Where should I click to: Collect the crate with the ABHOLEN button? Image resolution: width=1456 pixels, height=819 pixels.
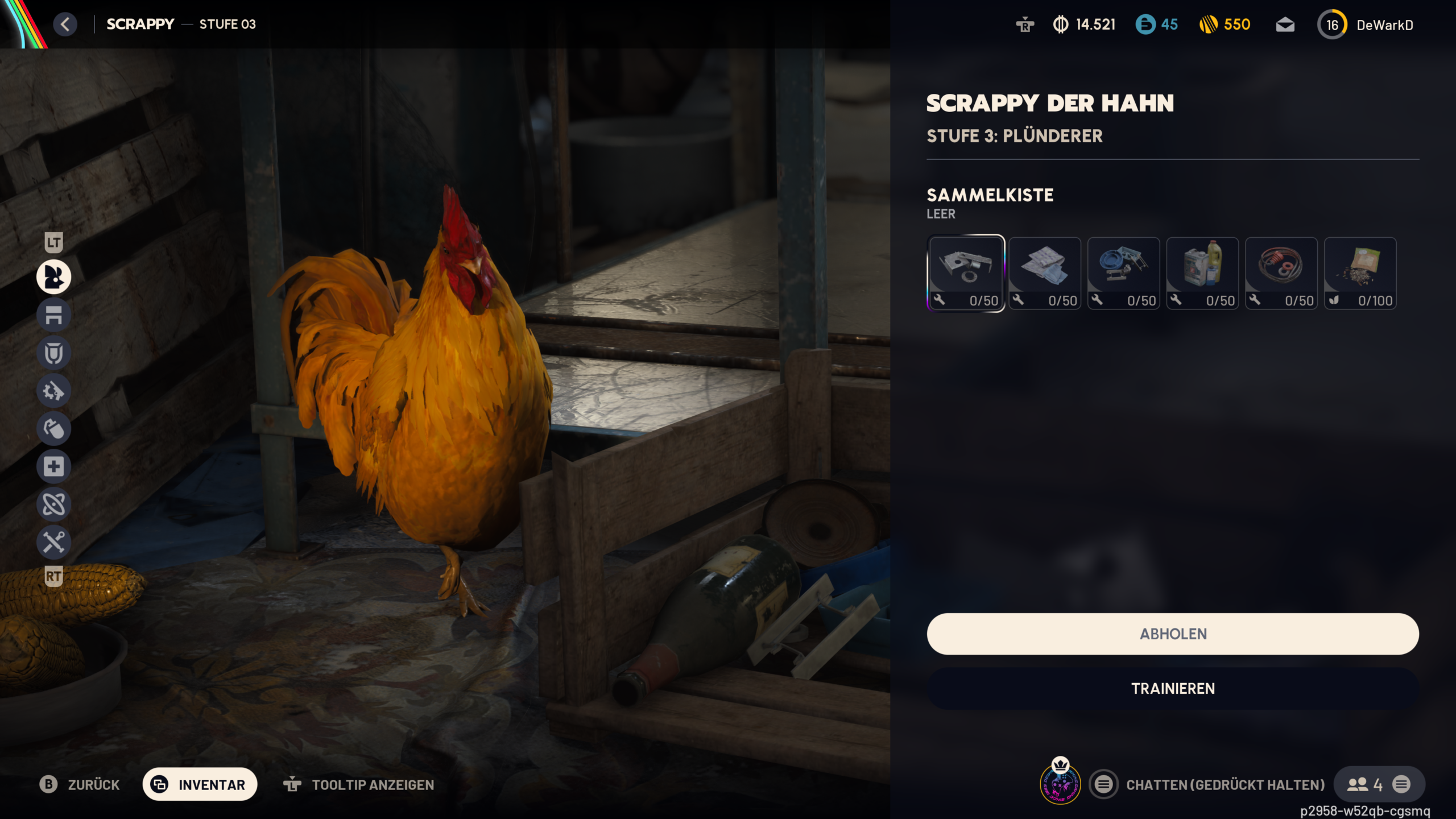[x=1172, y=634]
